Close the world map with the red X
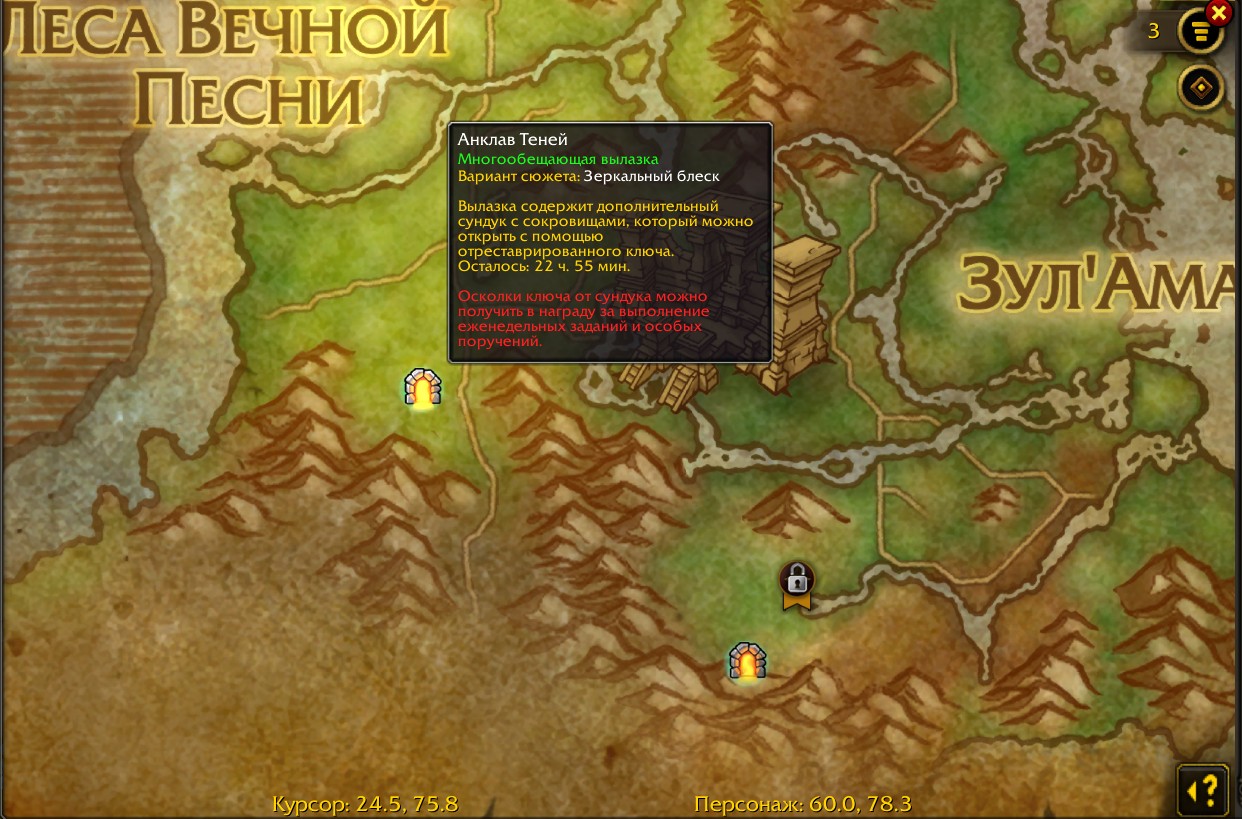This screenshot has width=1242, height=819. [1218, 12]
